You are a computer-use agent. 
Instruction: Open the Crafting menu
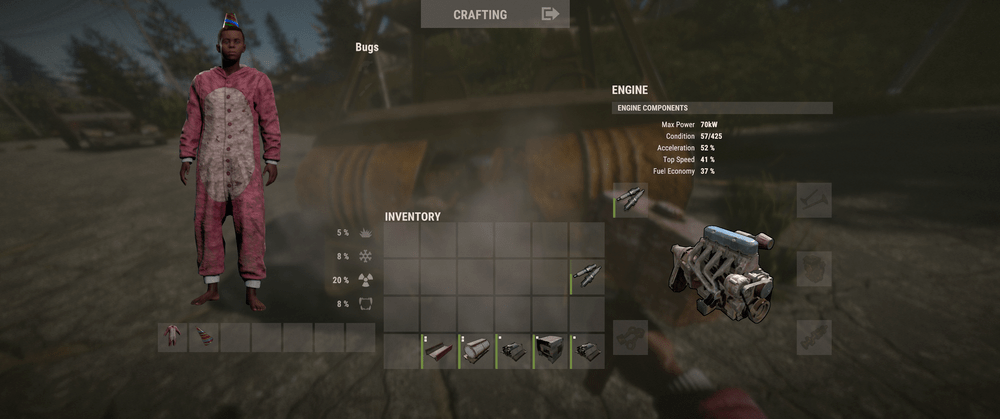click(495, 14)
